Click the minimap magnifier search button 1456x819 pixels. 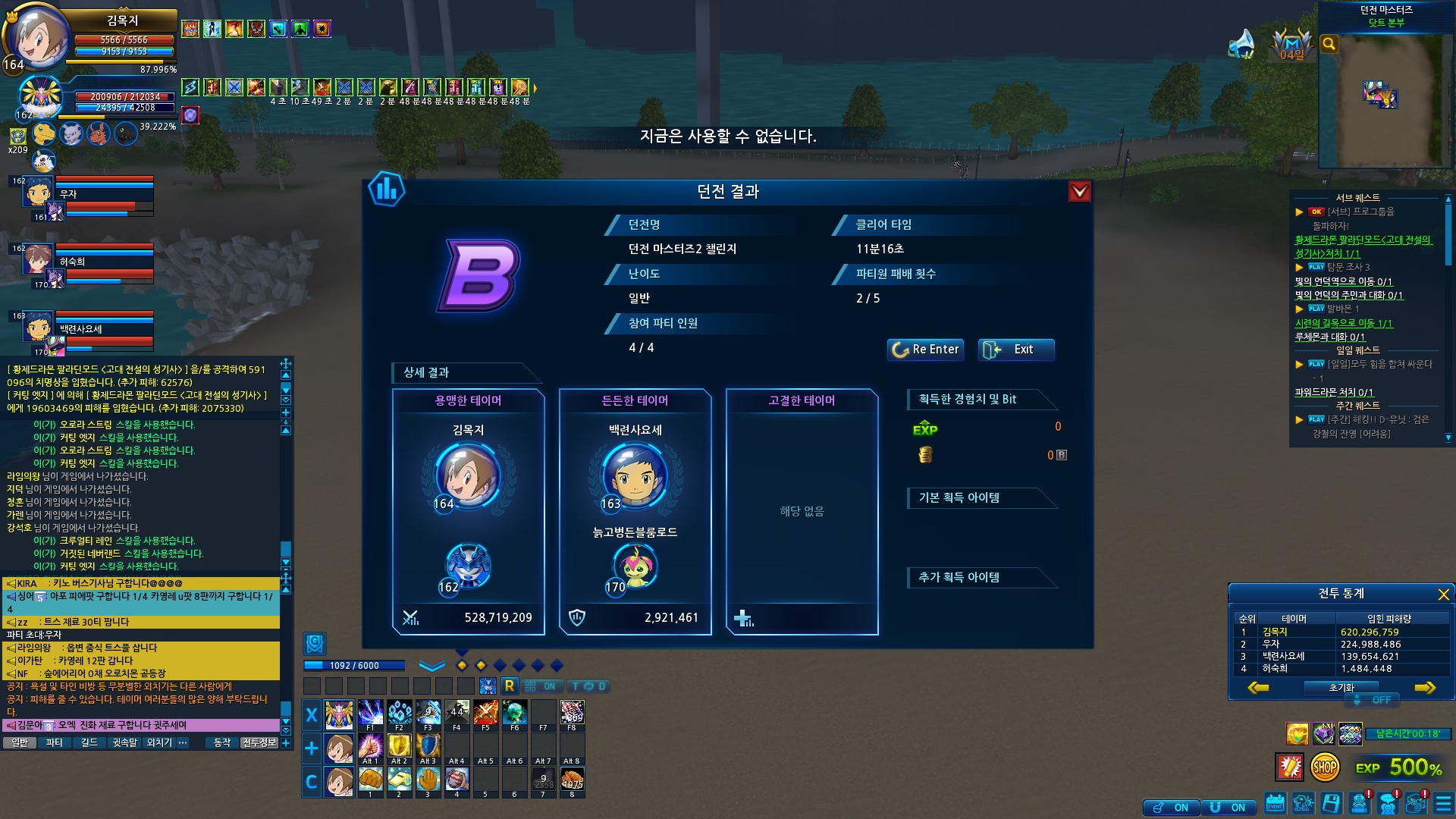pos(1329,44)
